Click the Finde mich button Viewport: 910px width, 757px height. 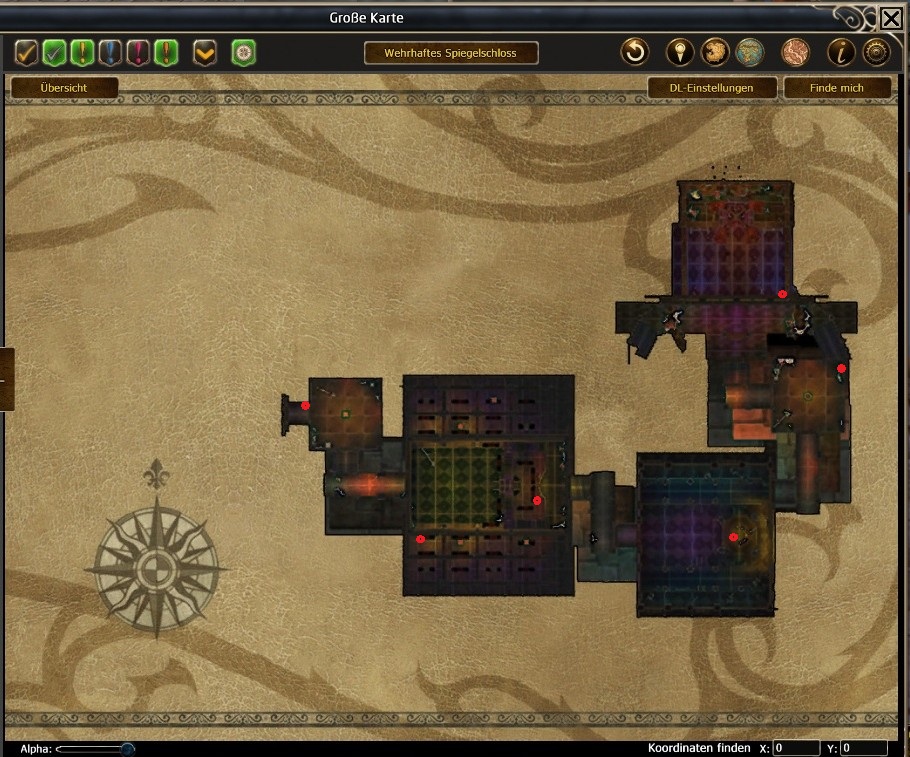pos(837,88)
